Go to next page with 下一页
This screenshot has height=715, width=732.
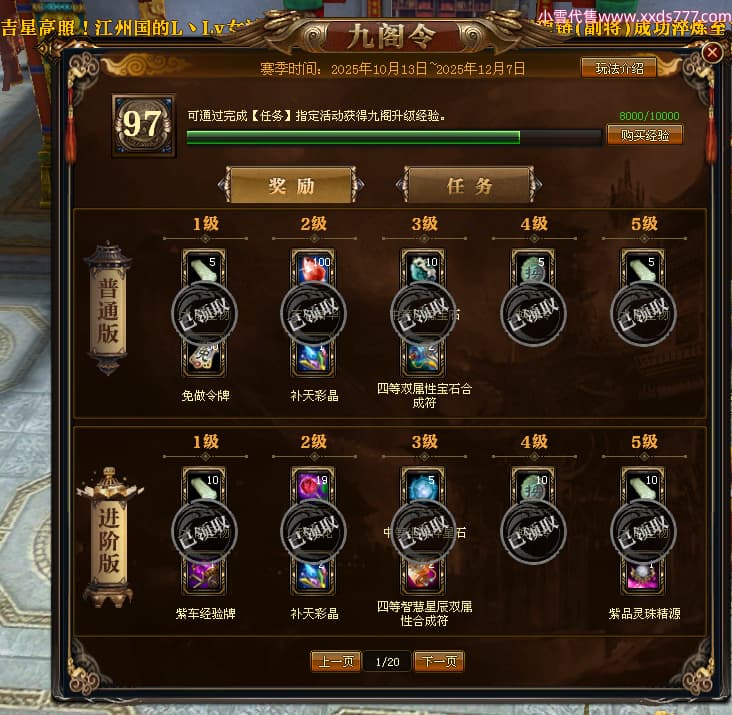[440, 661]
